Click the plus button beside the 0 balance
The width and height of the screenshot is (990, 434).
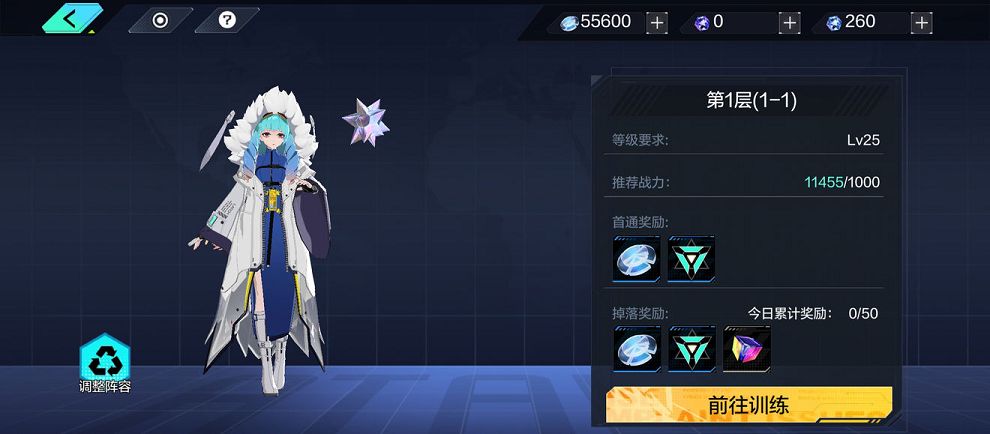(x=789, y=22)
